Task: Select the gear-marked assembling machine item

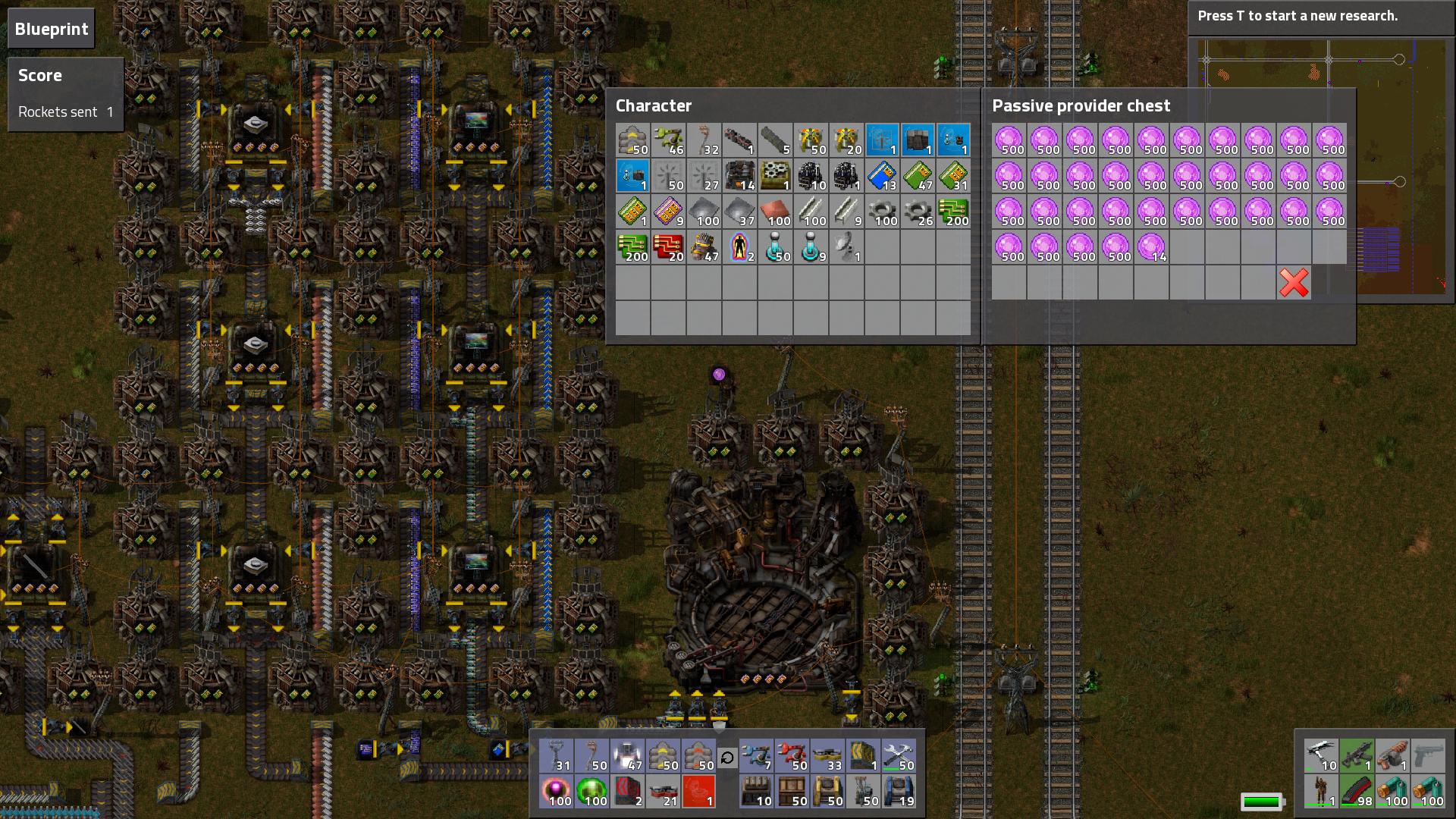Action: [775, 176]
